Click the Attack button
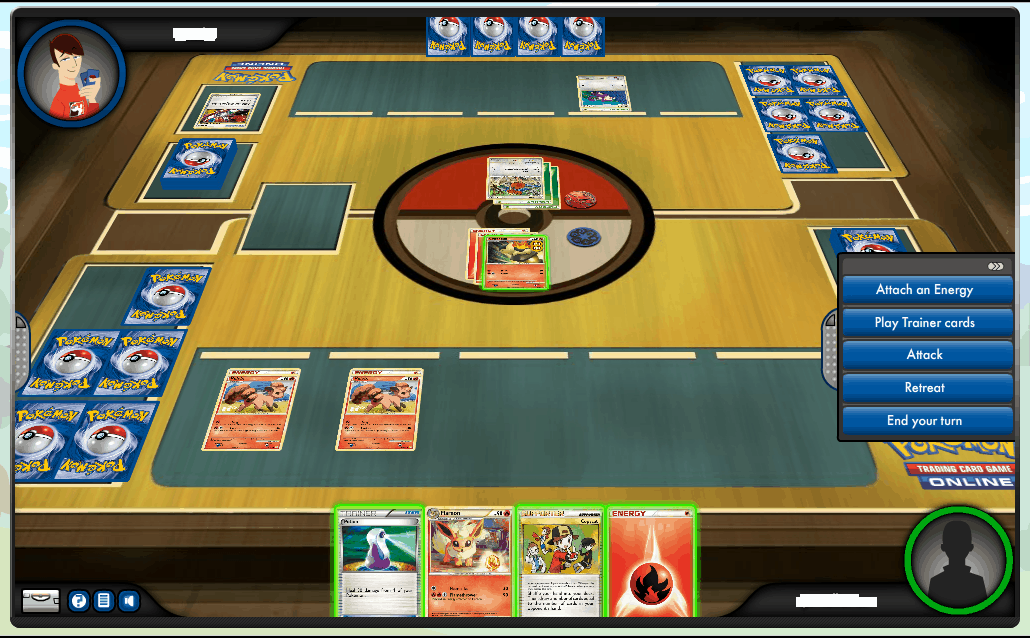This screenshot has width=1030, height=638. pyautogui.click(x=924, y=355)
